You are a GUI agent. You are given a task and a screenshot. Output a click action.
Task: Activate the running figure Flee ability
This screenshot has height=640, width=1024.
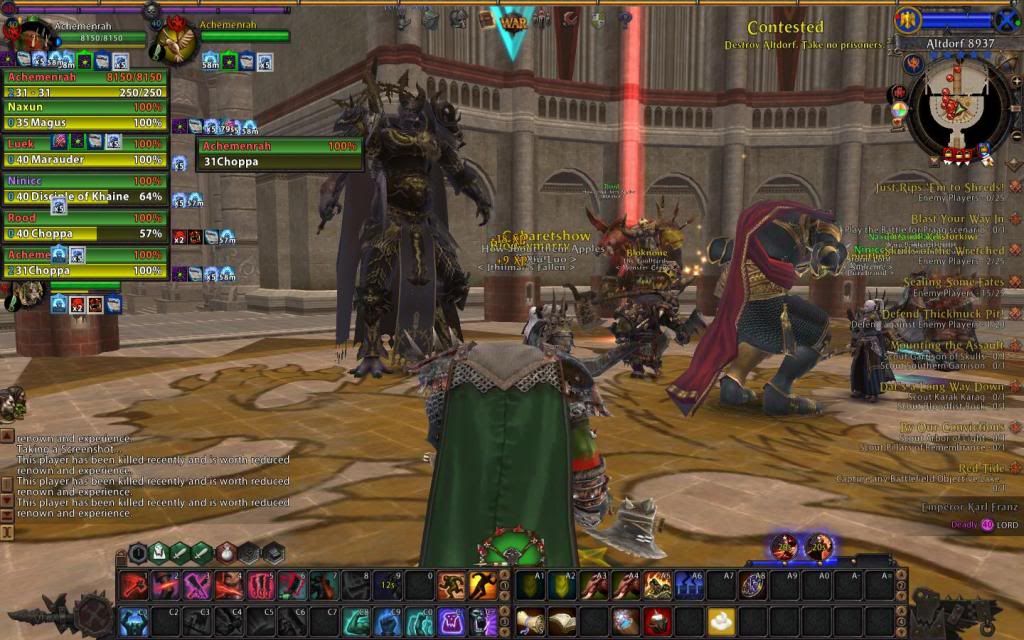tap(482, 585)
